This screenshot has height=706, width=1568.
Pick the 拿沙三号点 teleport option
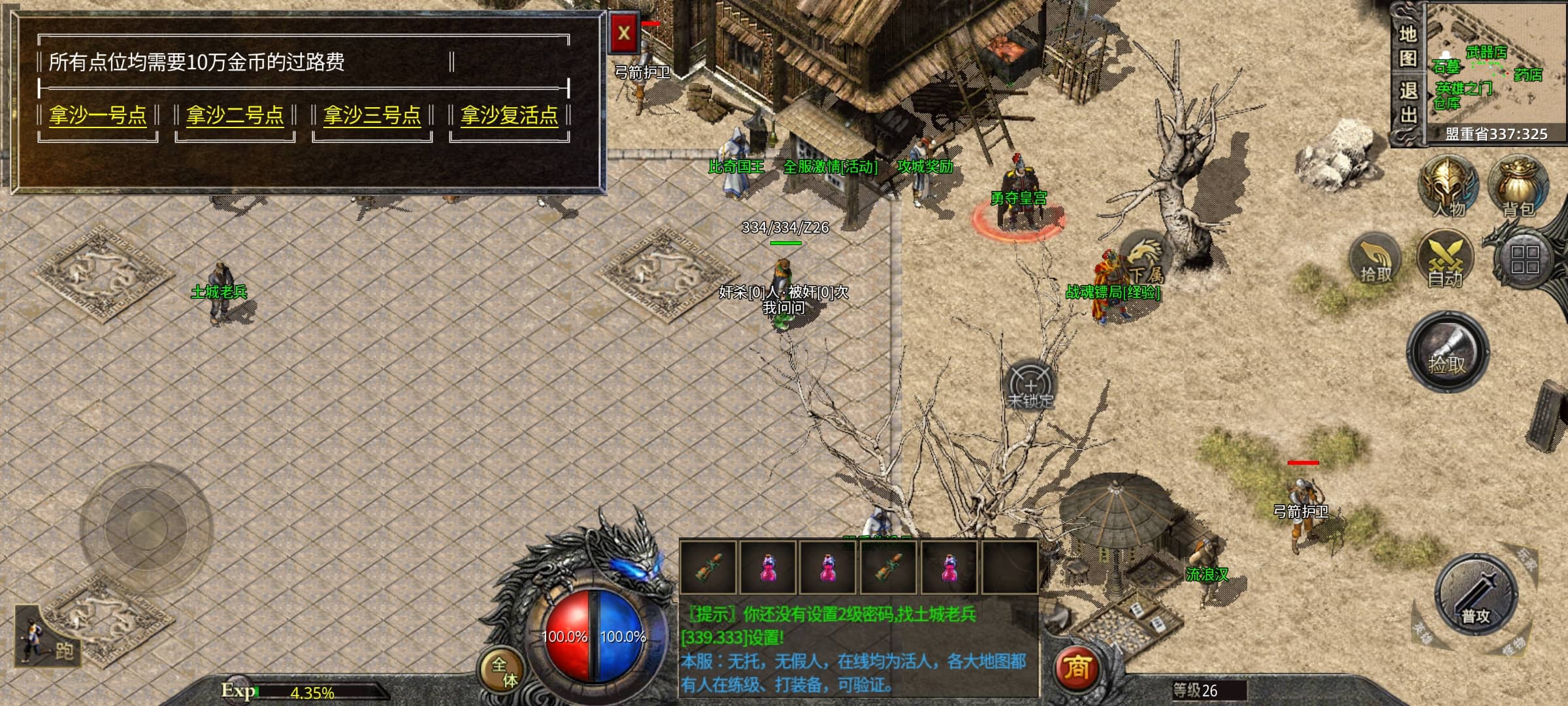(x=372, y=116)
